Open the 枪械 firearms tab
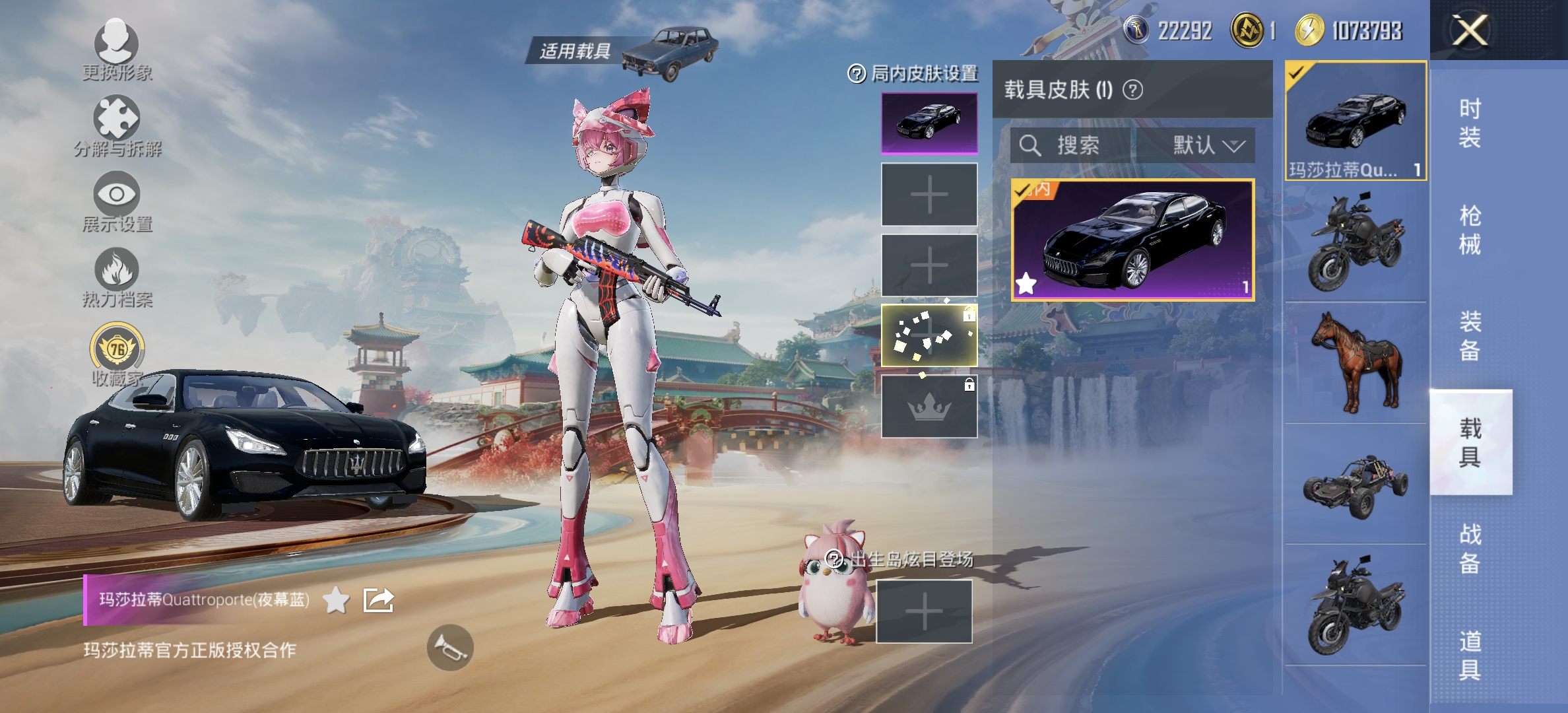 tap(1470, 230)
